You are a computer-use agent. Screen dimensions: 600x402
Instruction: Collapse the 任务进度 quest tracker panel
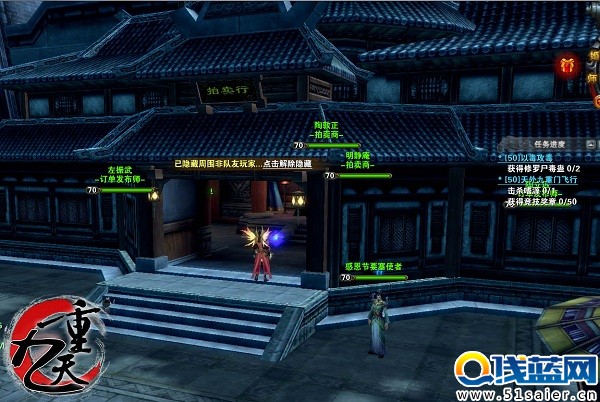coord(590,142)
